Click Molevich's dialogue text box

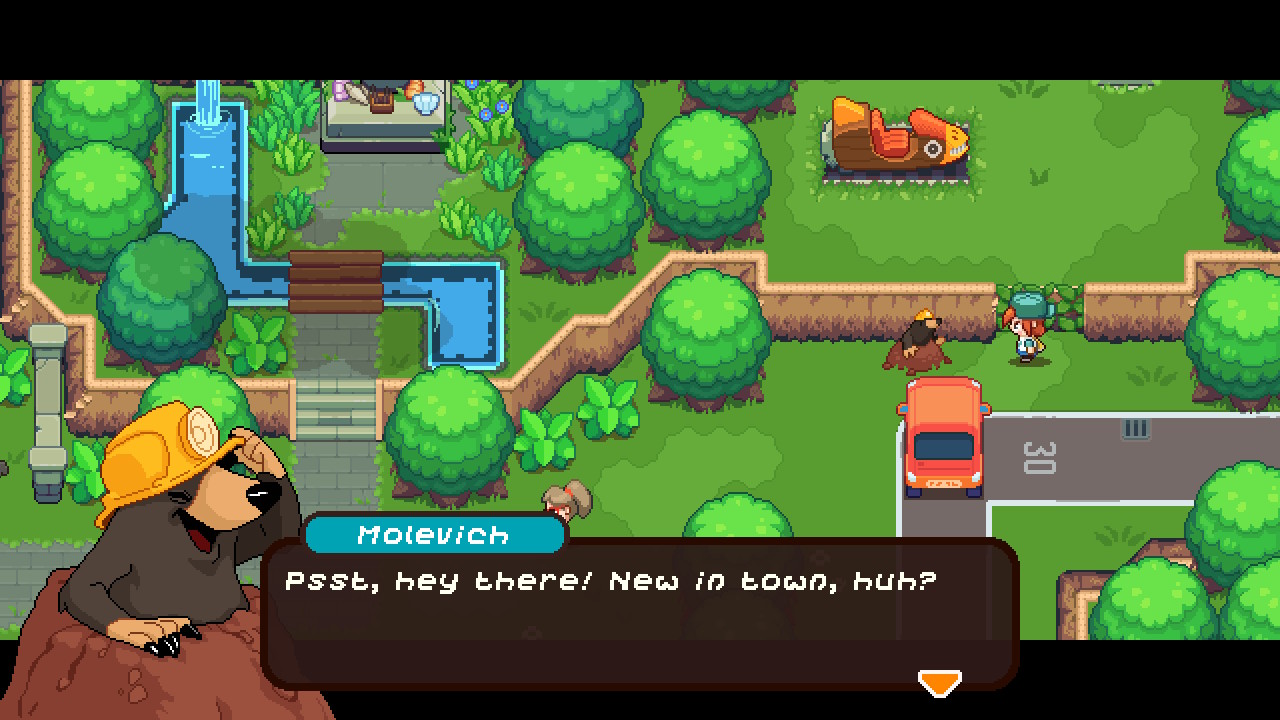coord(640,612)
